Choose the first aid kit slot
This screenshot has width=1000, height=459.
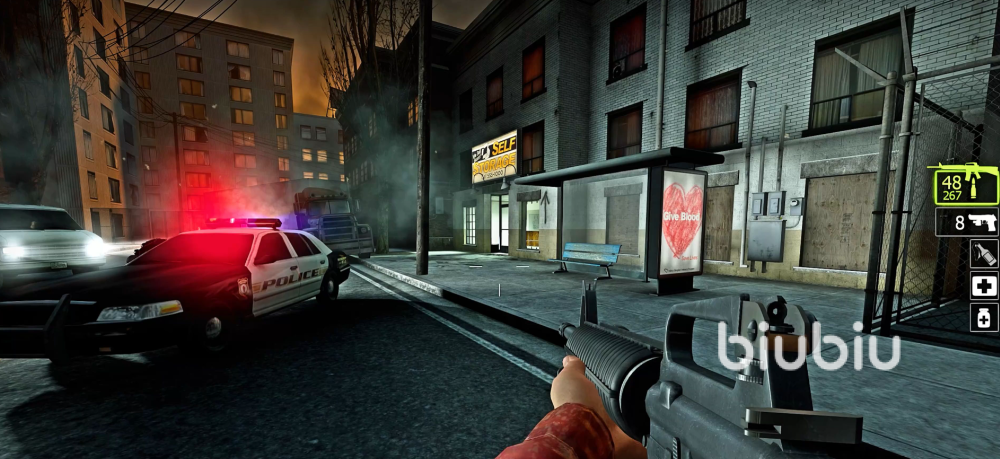pyautogui.click(x=984, y=286)
